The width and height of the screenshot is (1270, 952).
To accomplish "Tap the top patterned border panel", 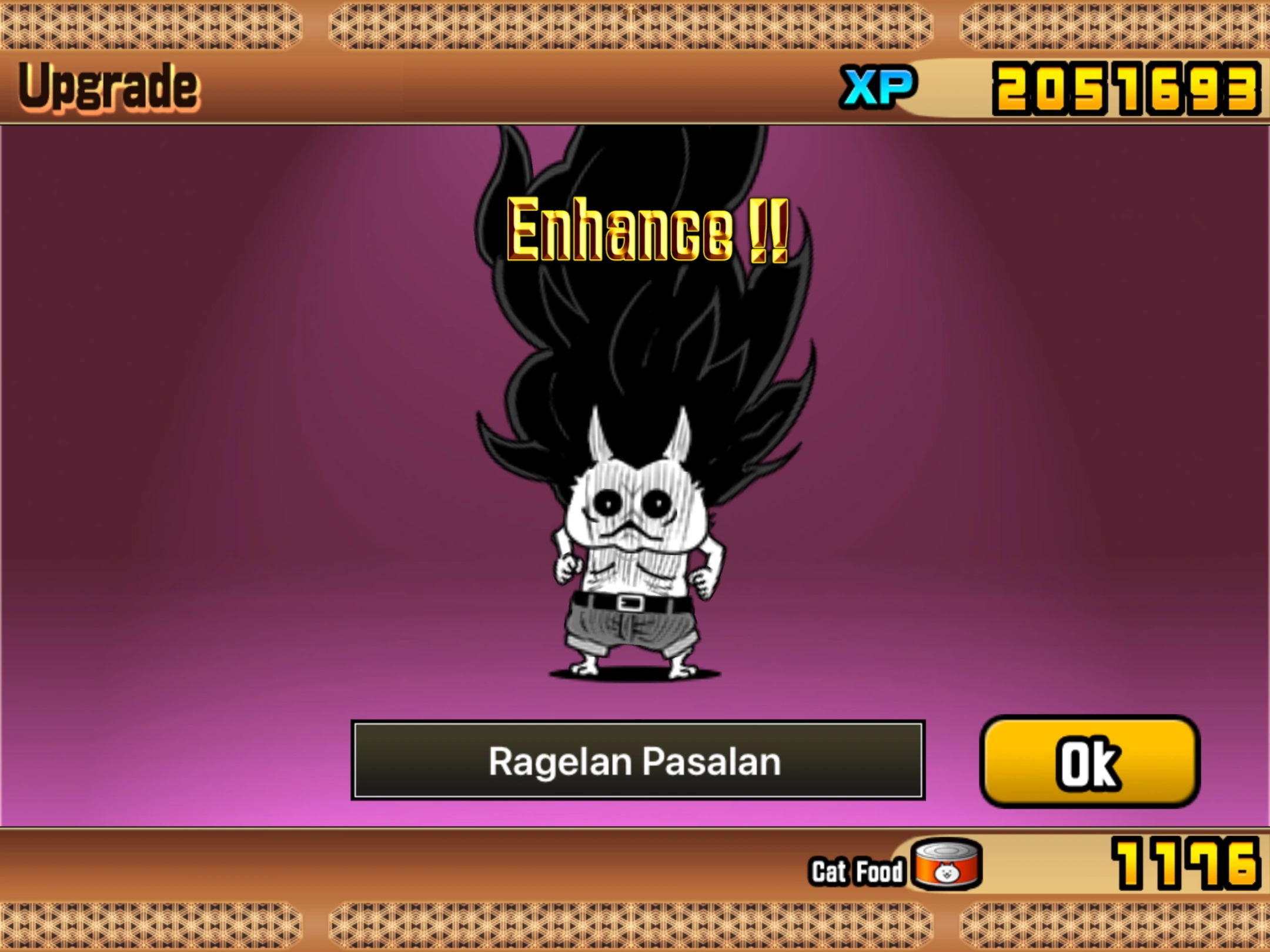I will tap(635, 26).
